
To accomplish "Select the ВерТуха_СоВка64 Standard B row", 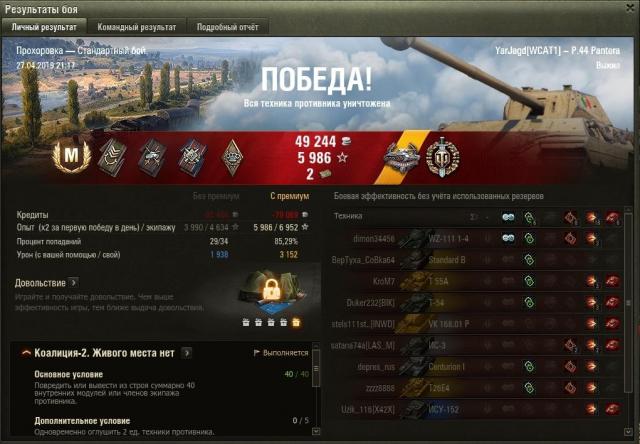I will click(480, 260).
